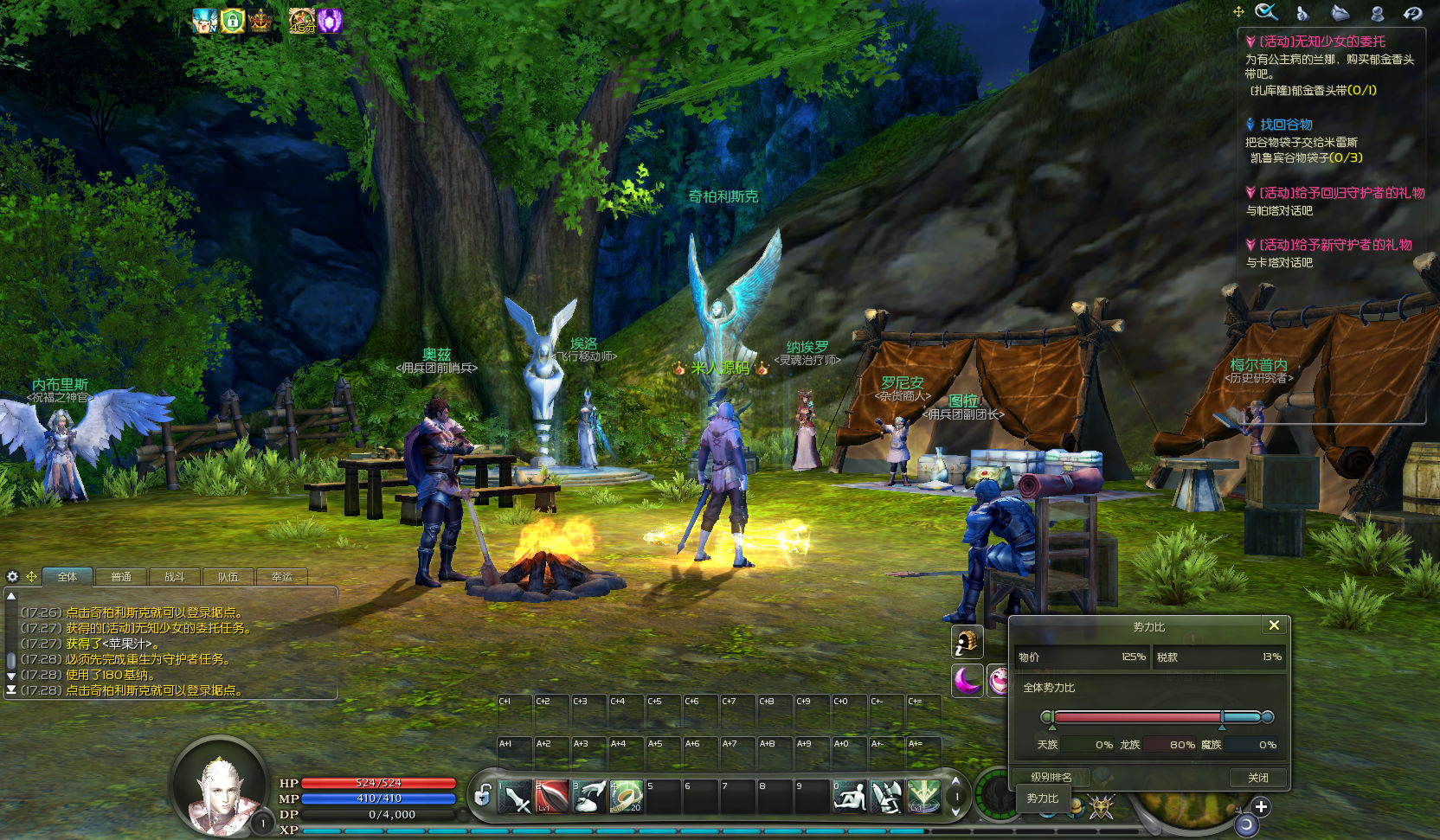Activate the sitting rest action on the hotbar

point(849,797)
